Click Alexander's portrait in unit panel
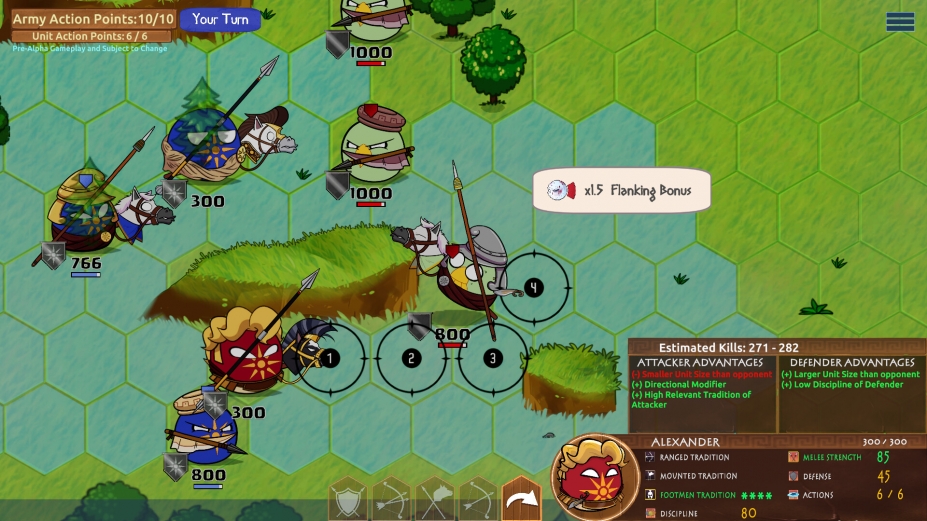927x521 pixels. [594, 477]
